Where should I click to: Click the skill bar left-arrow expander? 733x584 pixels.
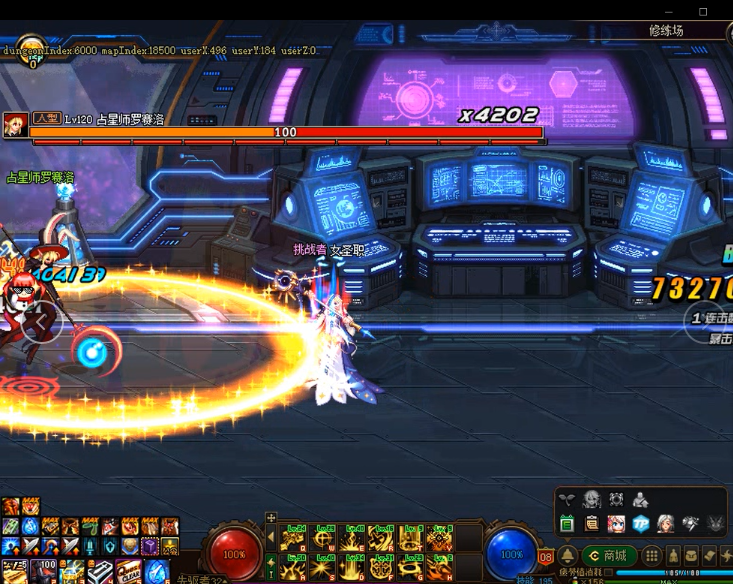[270, 538]
